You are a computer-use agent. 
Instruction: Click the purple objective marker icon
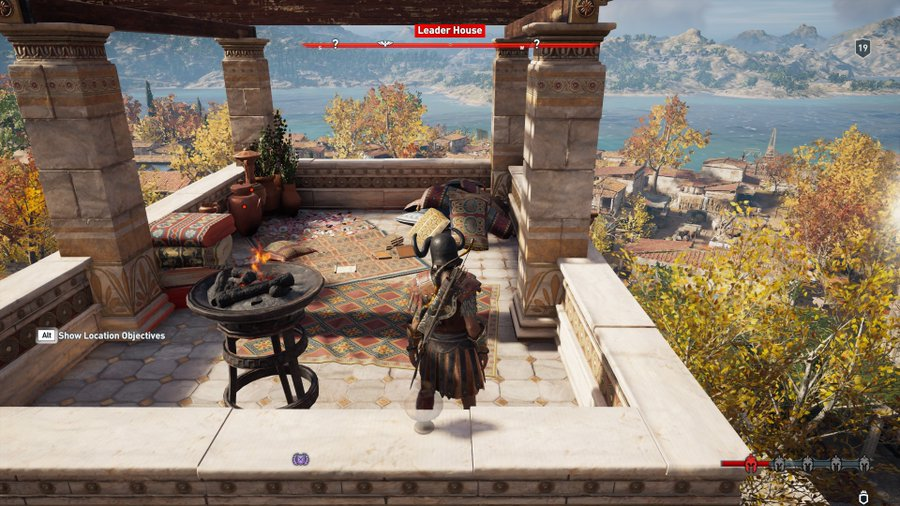click(300, 459)
